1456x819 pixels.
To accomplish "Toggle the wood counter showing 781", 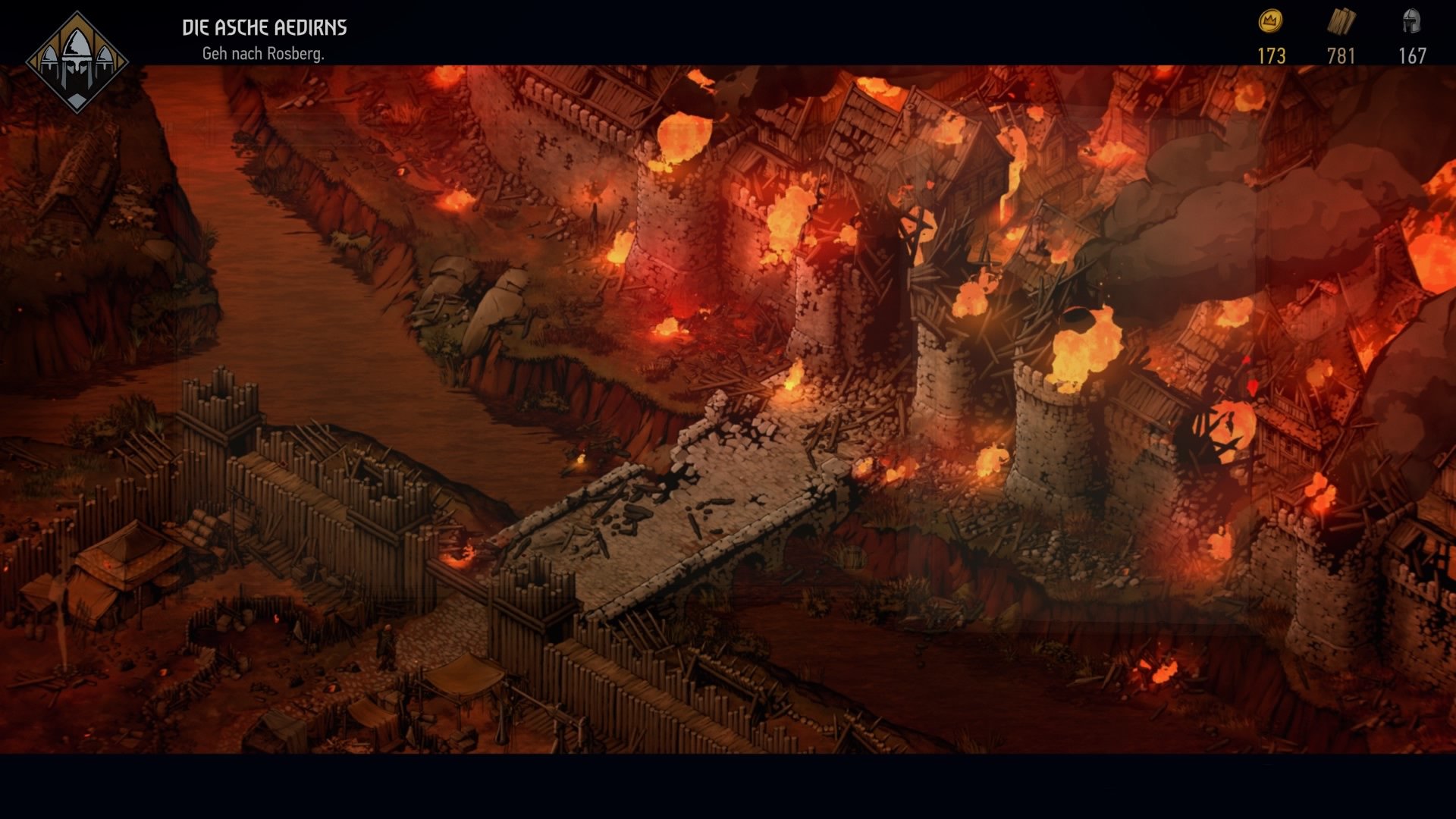I will point(1341,55).
